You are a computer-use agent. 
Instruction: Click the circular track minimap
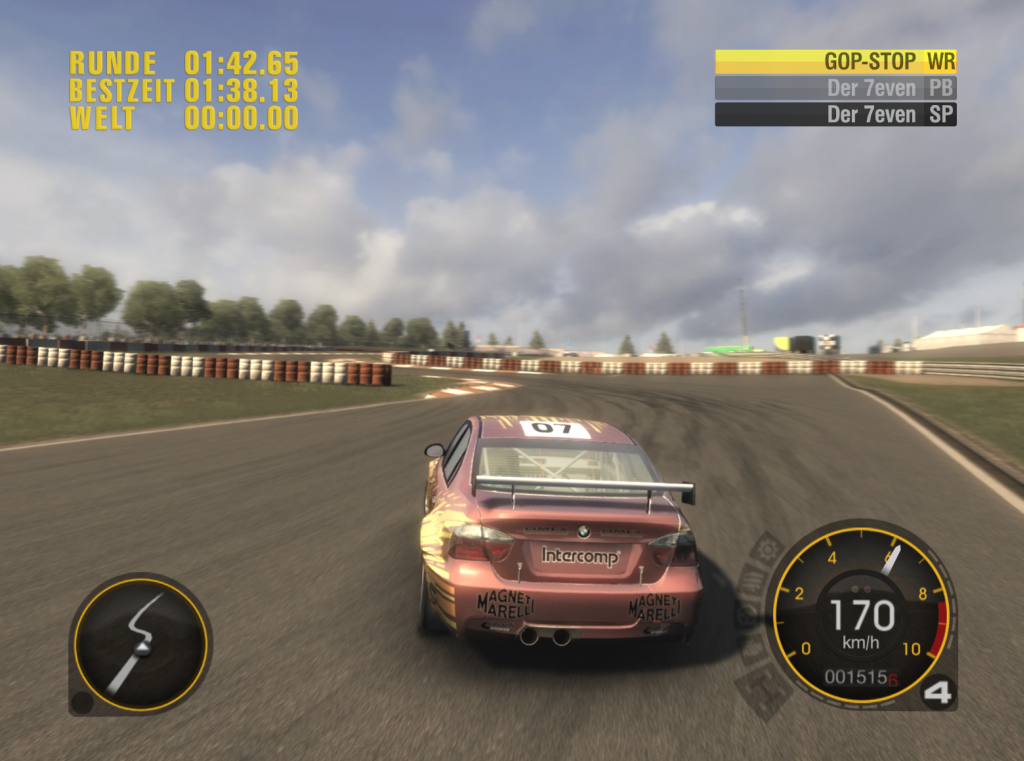click(x=140, y=643)
